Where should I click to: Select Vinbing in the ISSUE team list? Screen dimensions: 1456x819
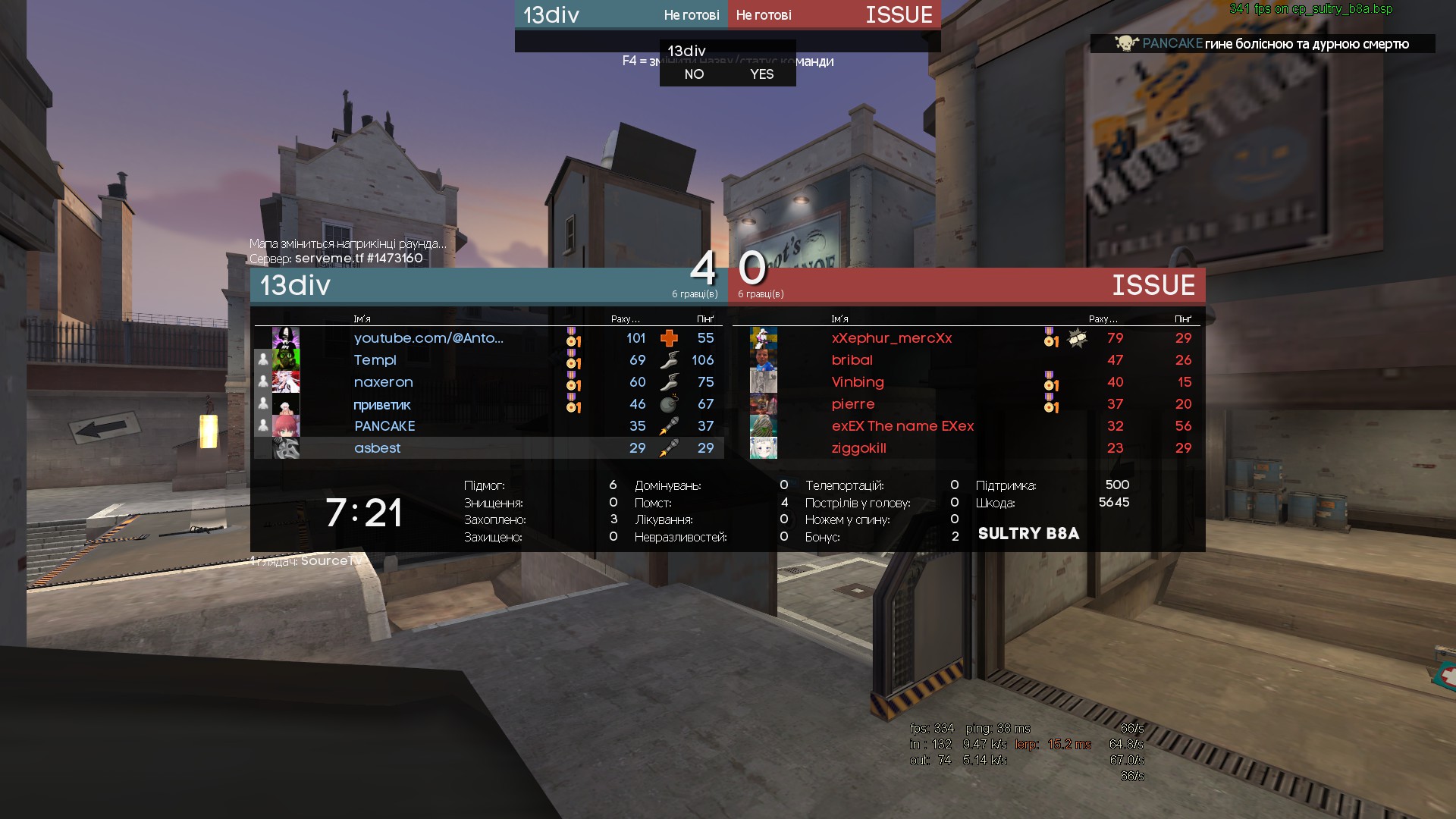click(858, 382)
